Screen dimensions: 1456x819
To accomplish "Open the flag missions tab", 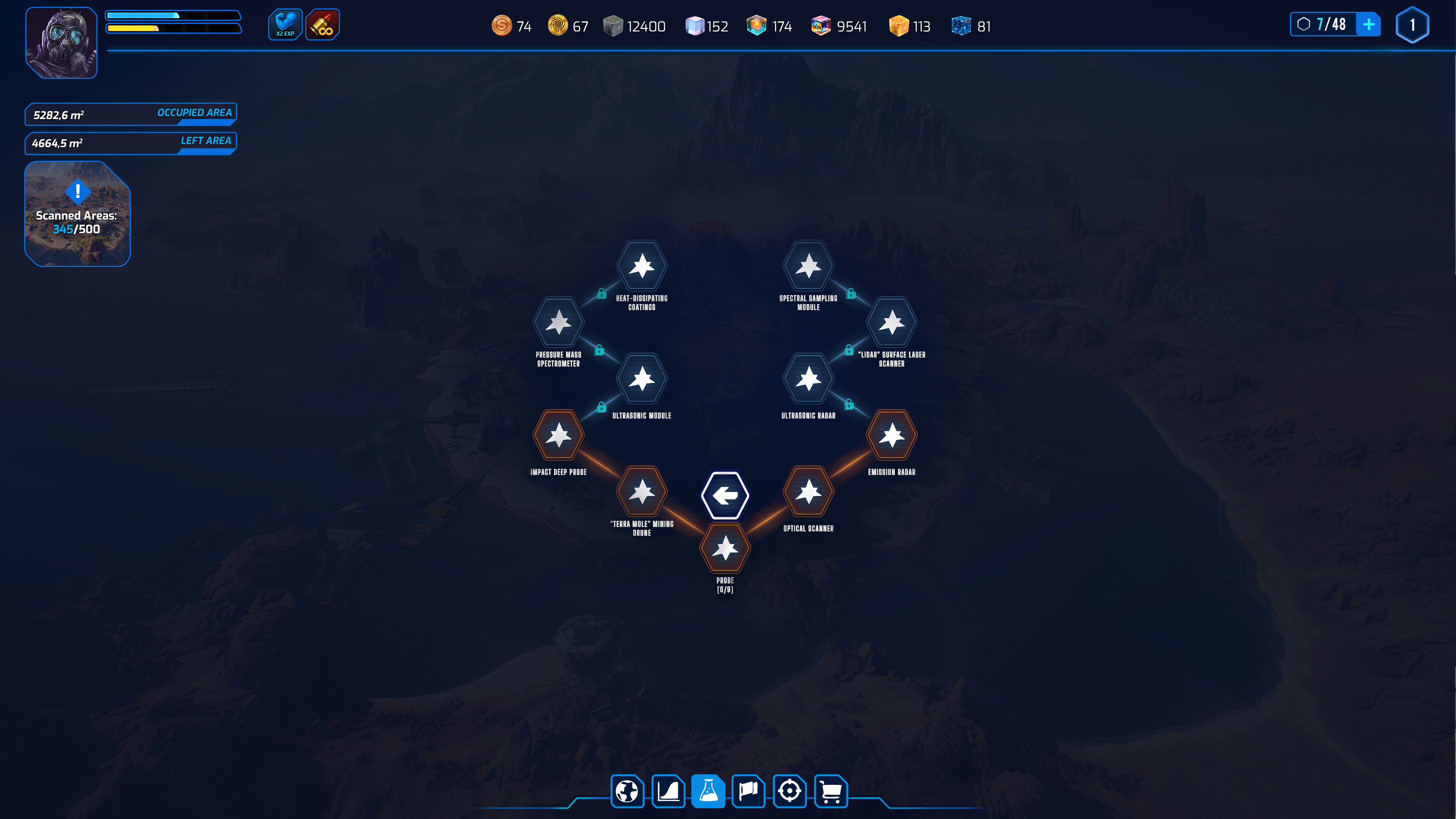I will click(749, 791).
